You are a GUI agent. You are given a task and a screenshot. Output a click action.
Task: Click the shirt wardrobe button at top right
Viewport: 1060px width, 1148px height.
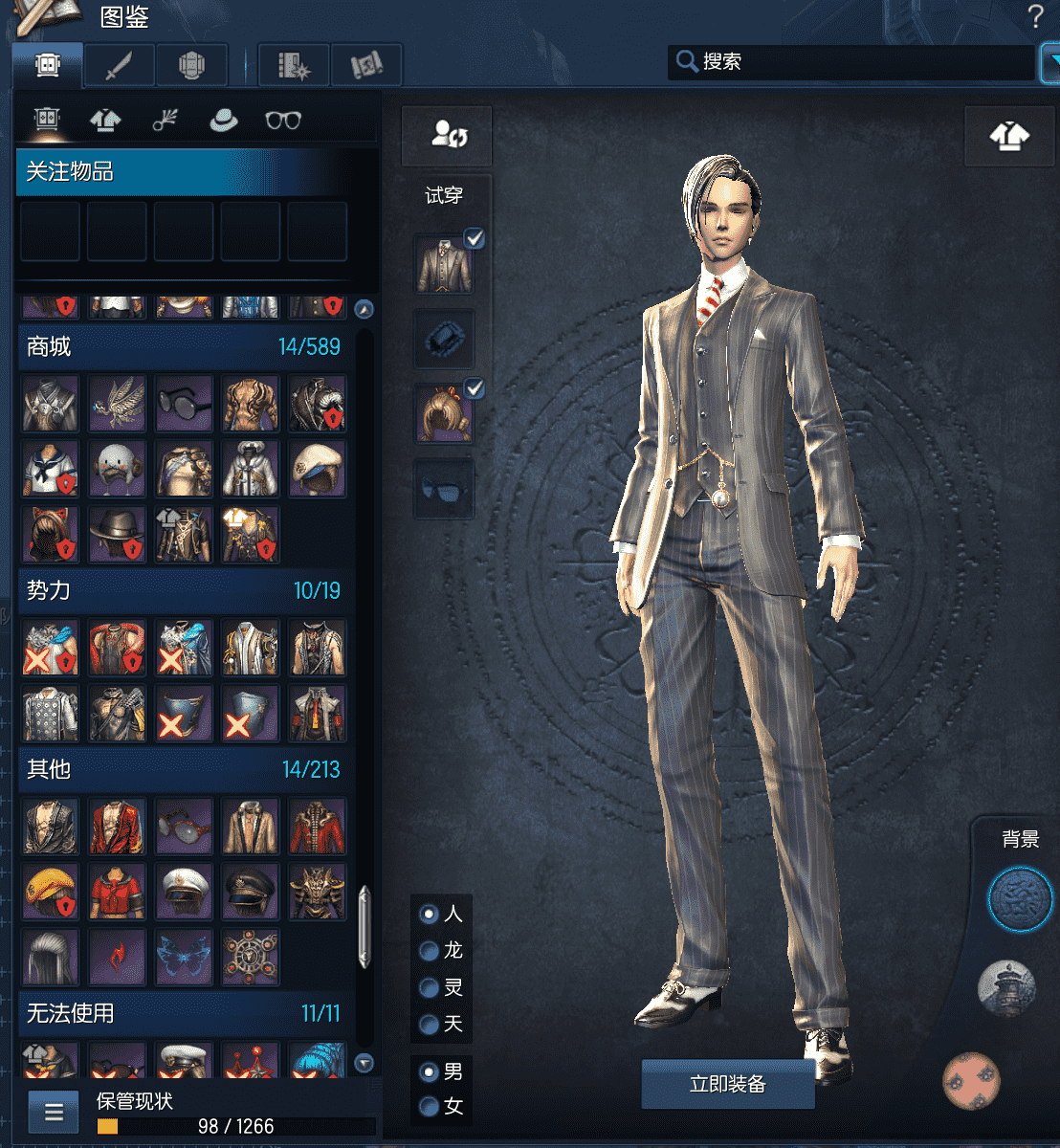click(x=1009, y=137)
